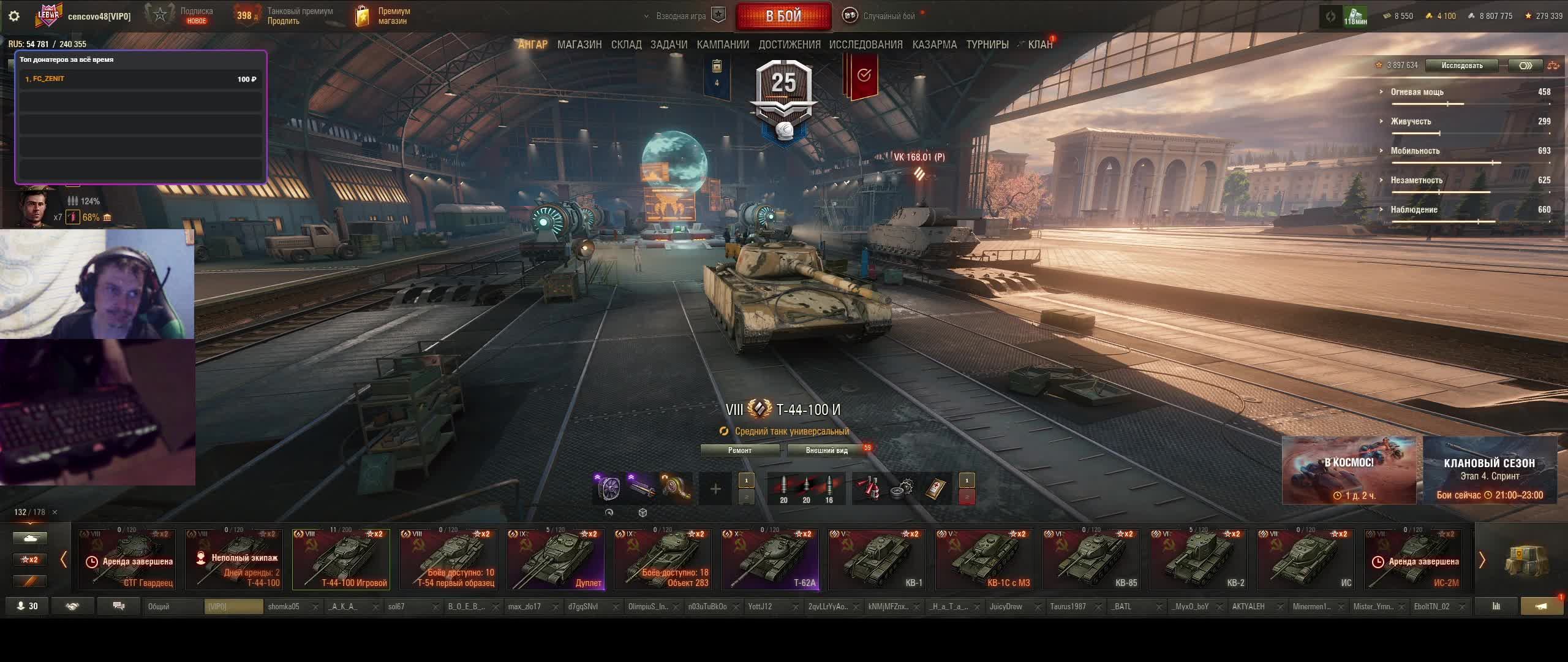1568x662 pixels.
Task: Start battle with the В БОЙ button
Action: tap(783, 16)
